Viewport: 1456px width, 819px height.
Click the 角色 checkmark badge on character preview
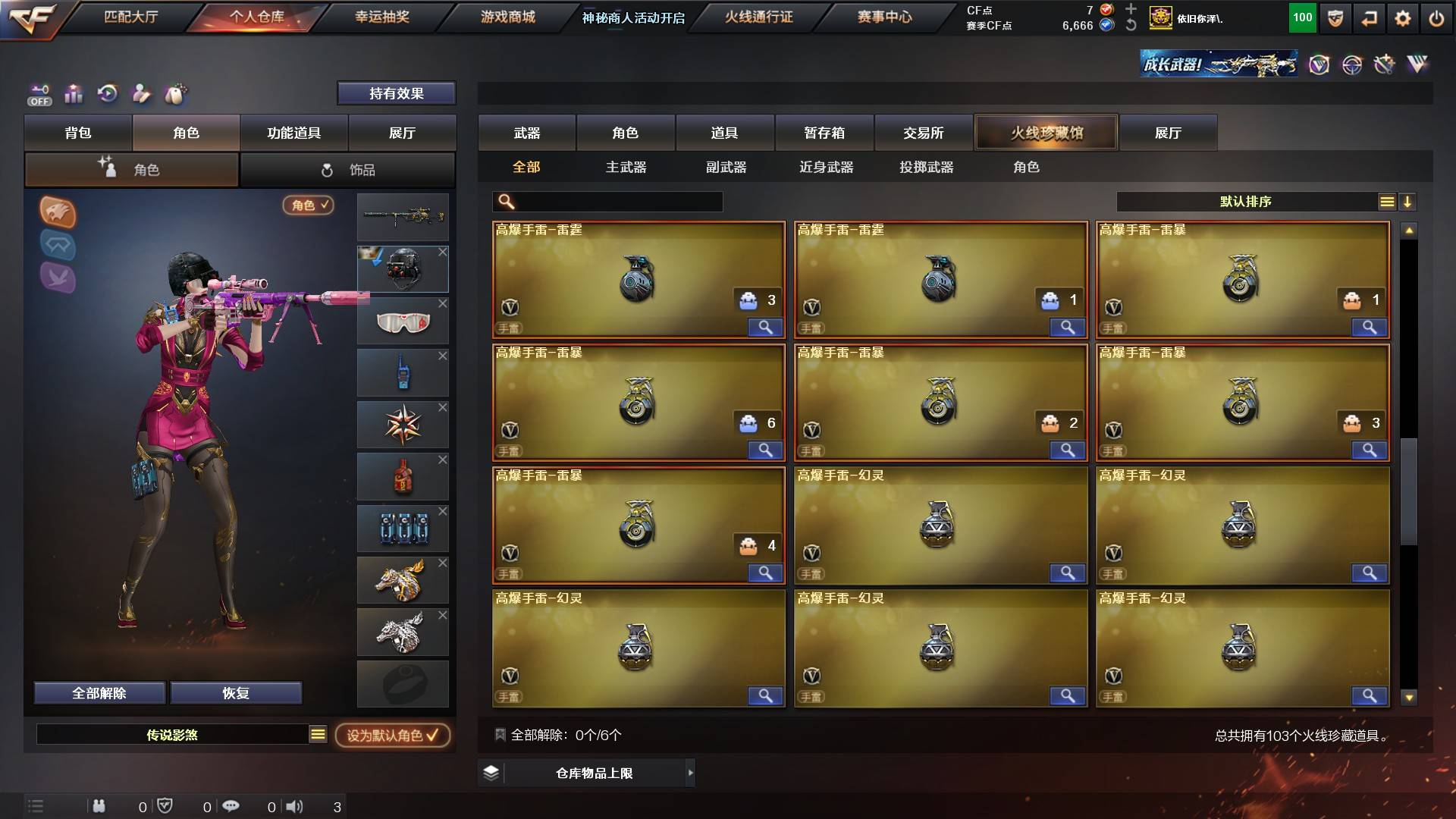[x=307, y=206]
